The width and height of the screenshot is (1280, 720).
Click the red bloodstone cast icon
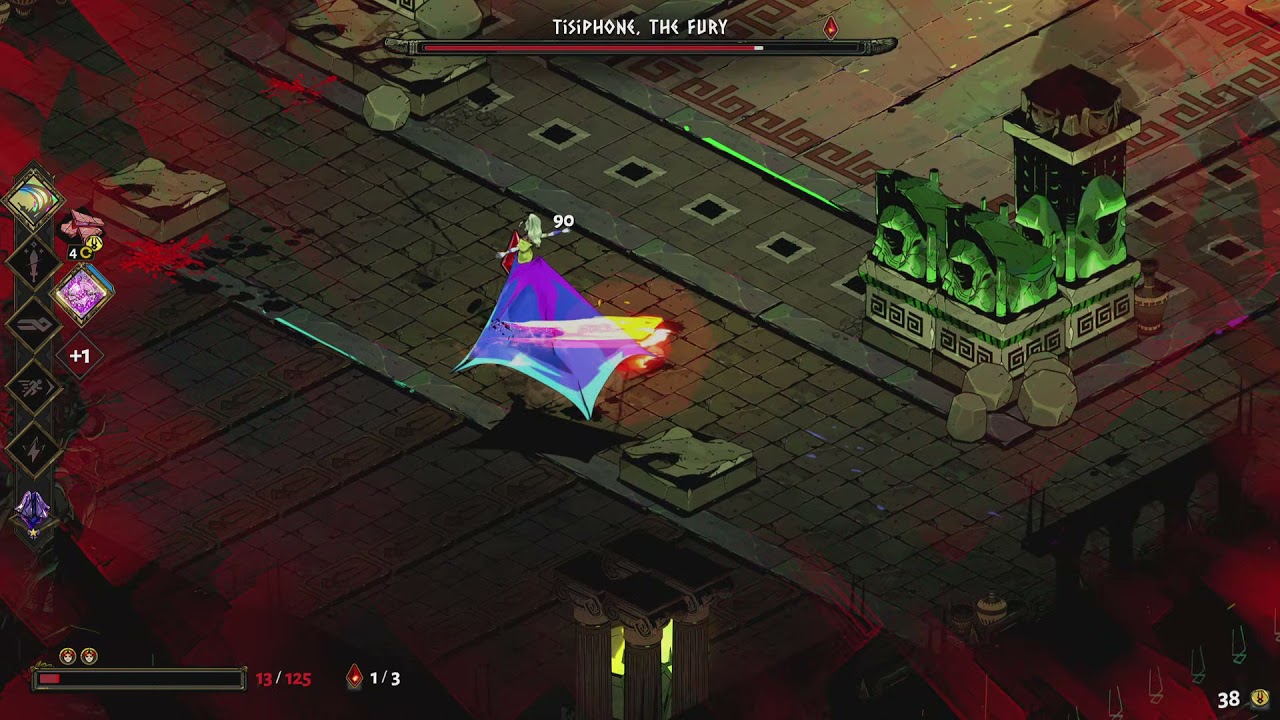click(x=355, y=678)
